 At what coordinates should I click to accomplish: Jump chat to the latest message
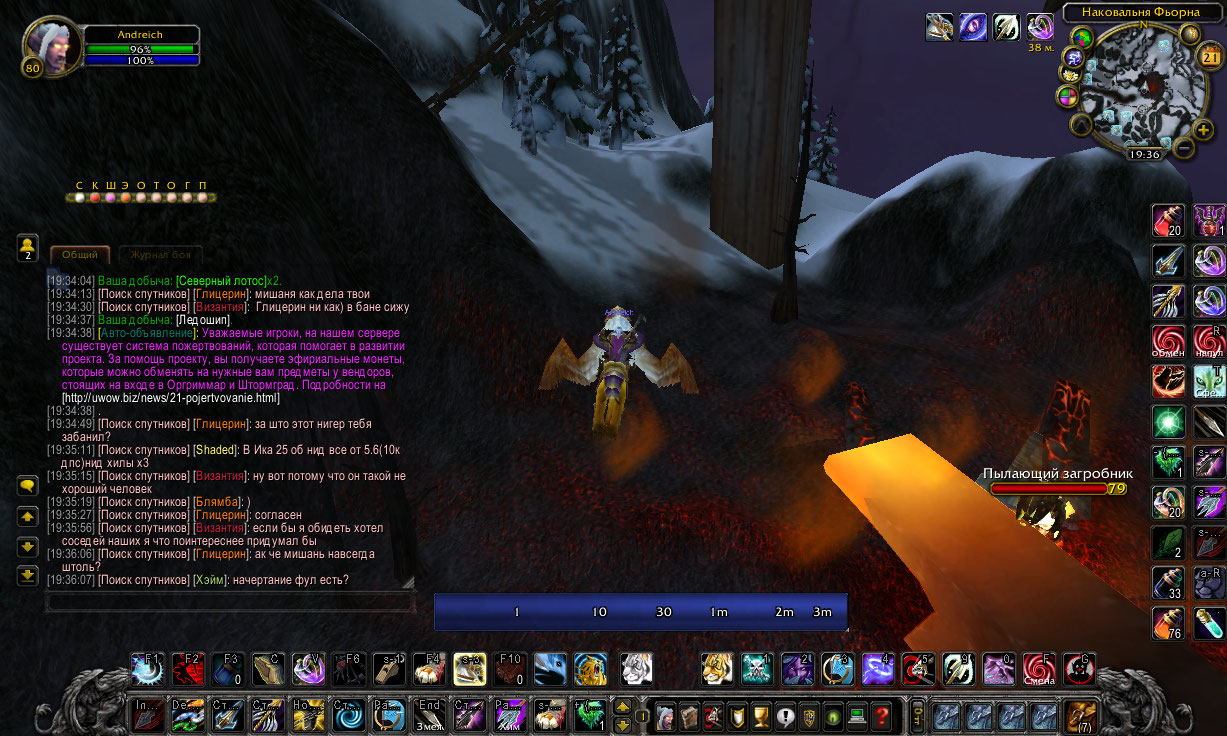(x=28, y=575)
